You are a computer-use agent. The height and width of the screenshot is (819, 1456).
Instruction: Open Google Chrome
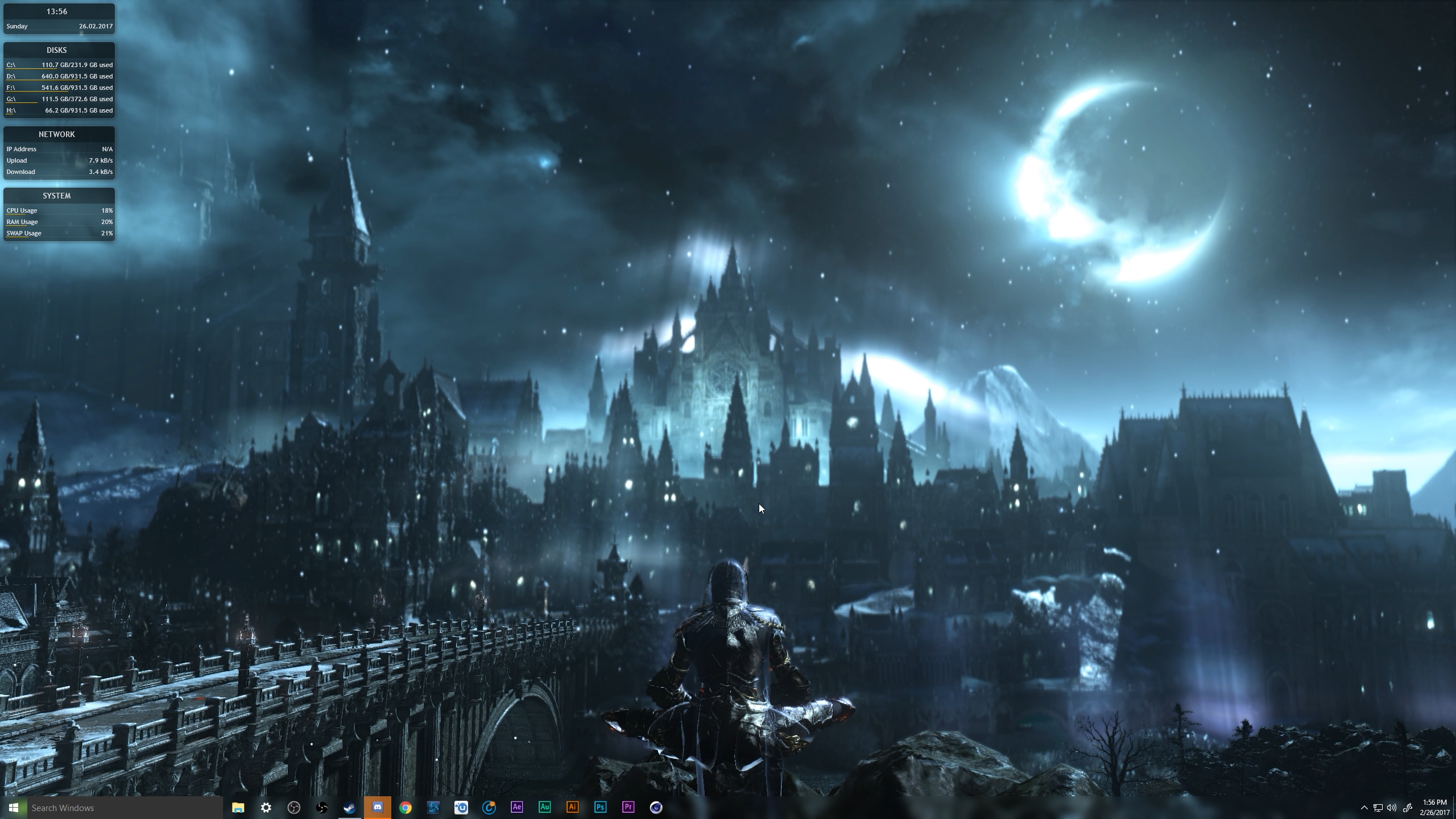[x=406, y=807]
